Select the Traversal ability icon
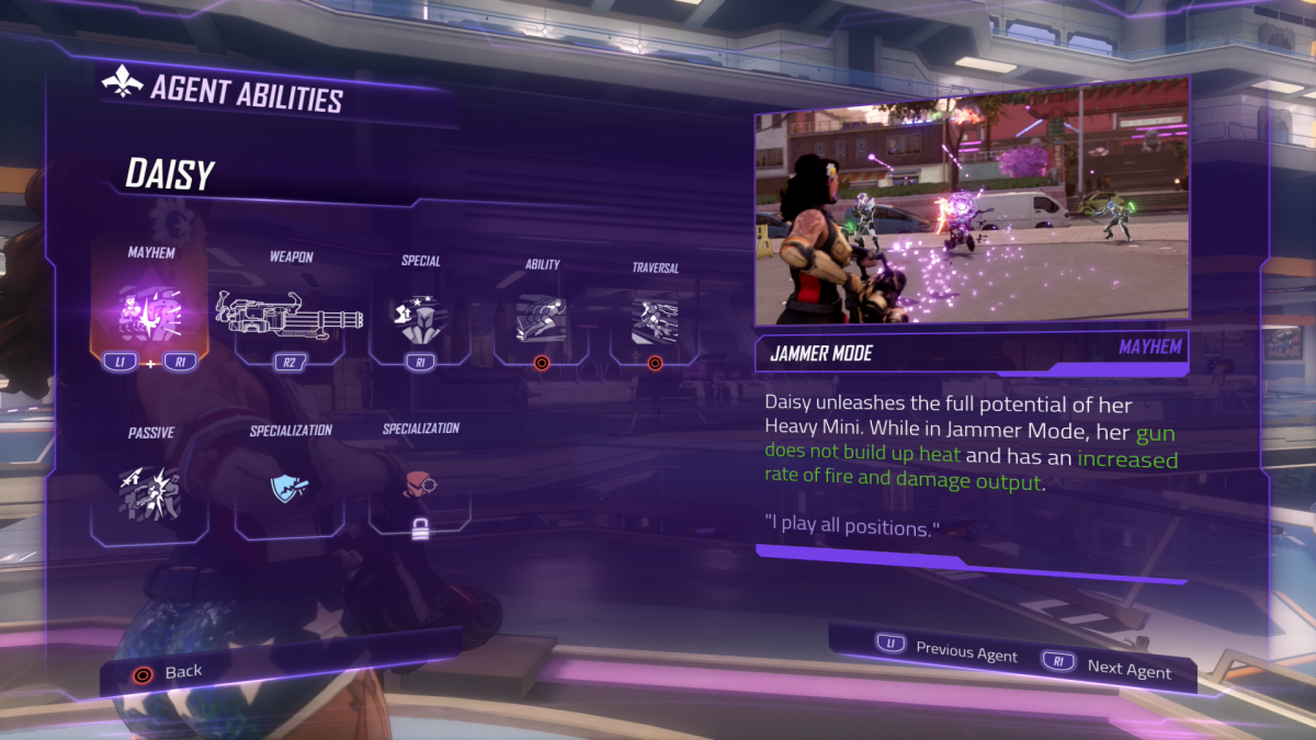Screen dimensions: 1316x740 coord(655,322)
